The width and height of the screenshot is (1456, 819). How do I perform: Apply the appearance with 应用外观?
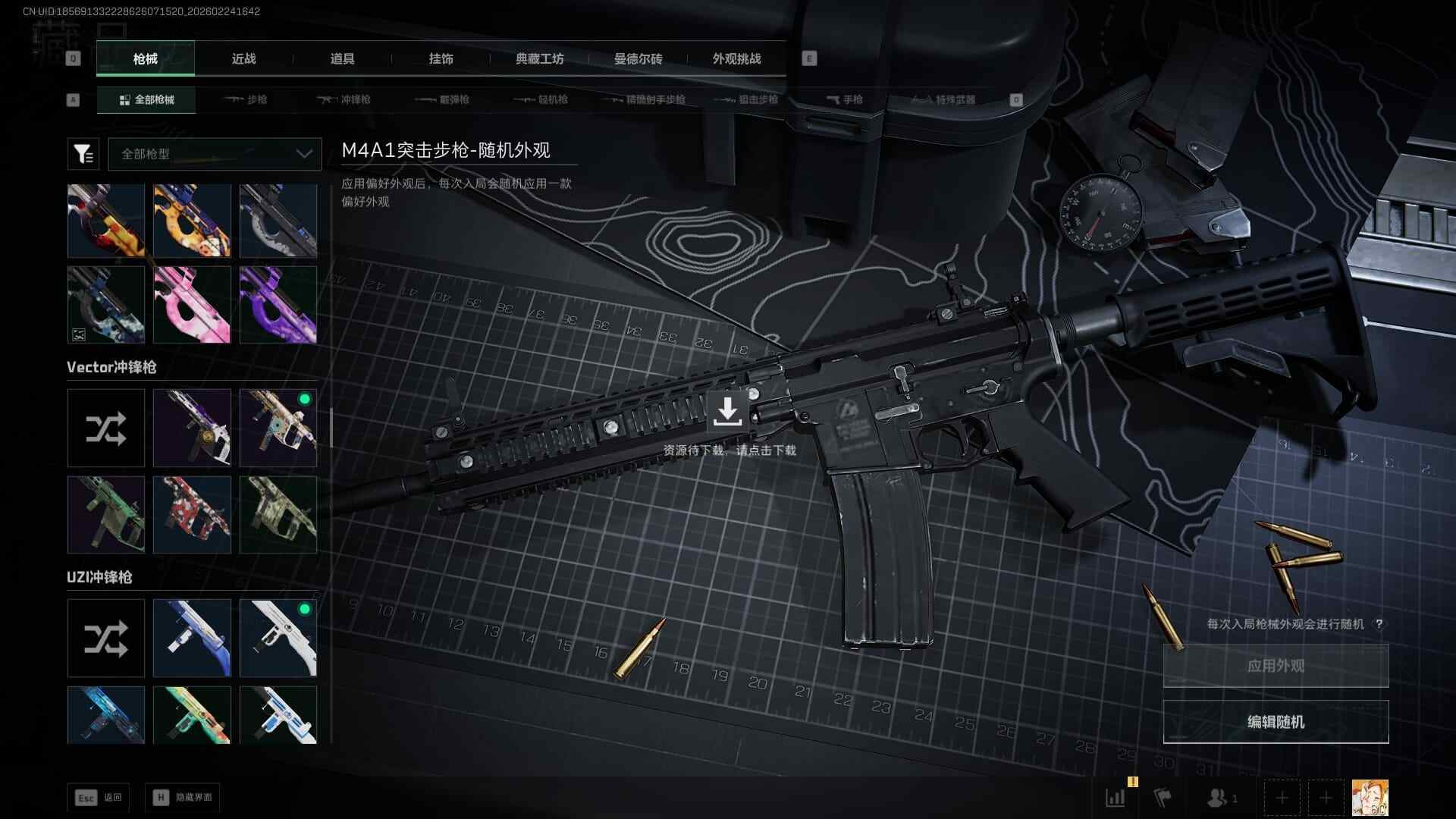pyautogui.click(x=1276, y=666)
